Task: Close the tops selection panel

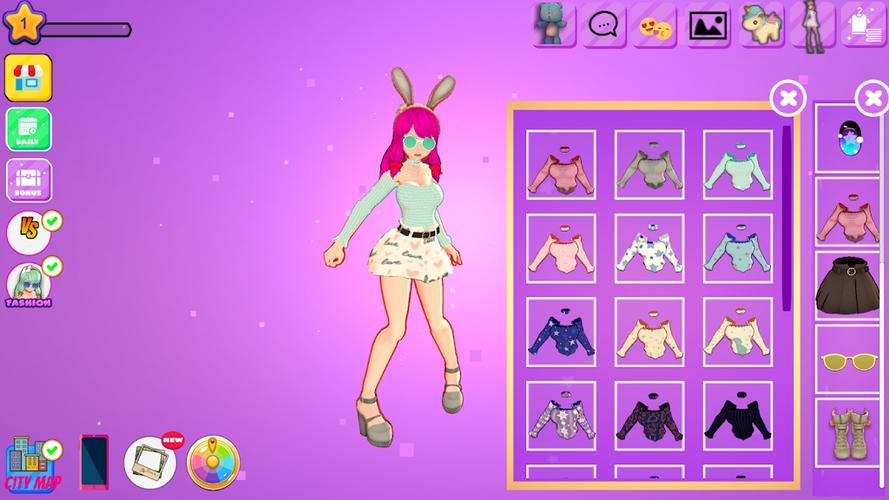Action: [788, 98]
